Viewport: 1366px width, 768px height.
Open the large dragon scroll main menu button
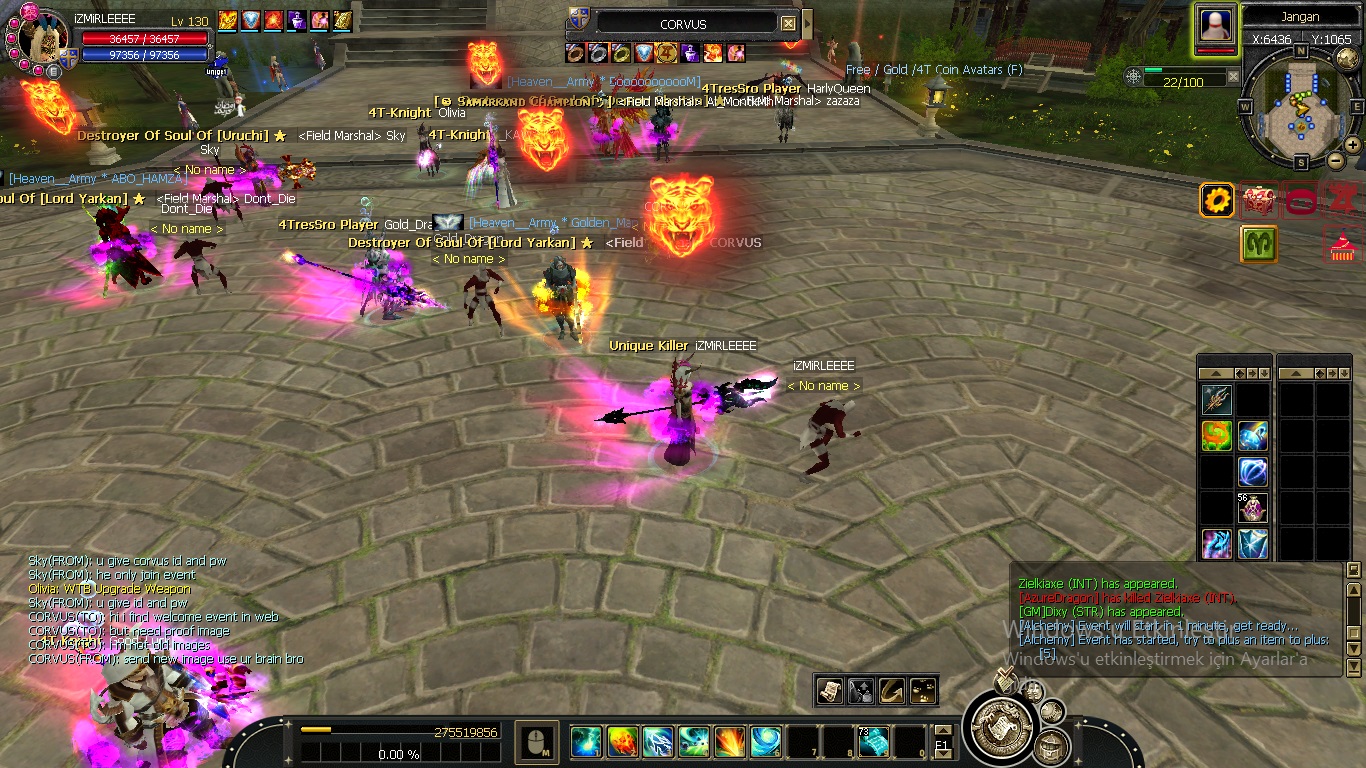pyautogui.click(x=995, y=724)
